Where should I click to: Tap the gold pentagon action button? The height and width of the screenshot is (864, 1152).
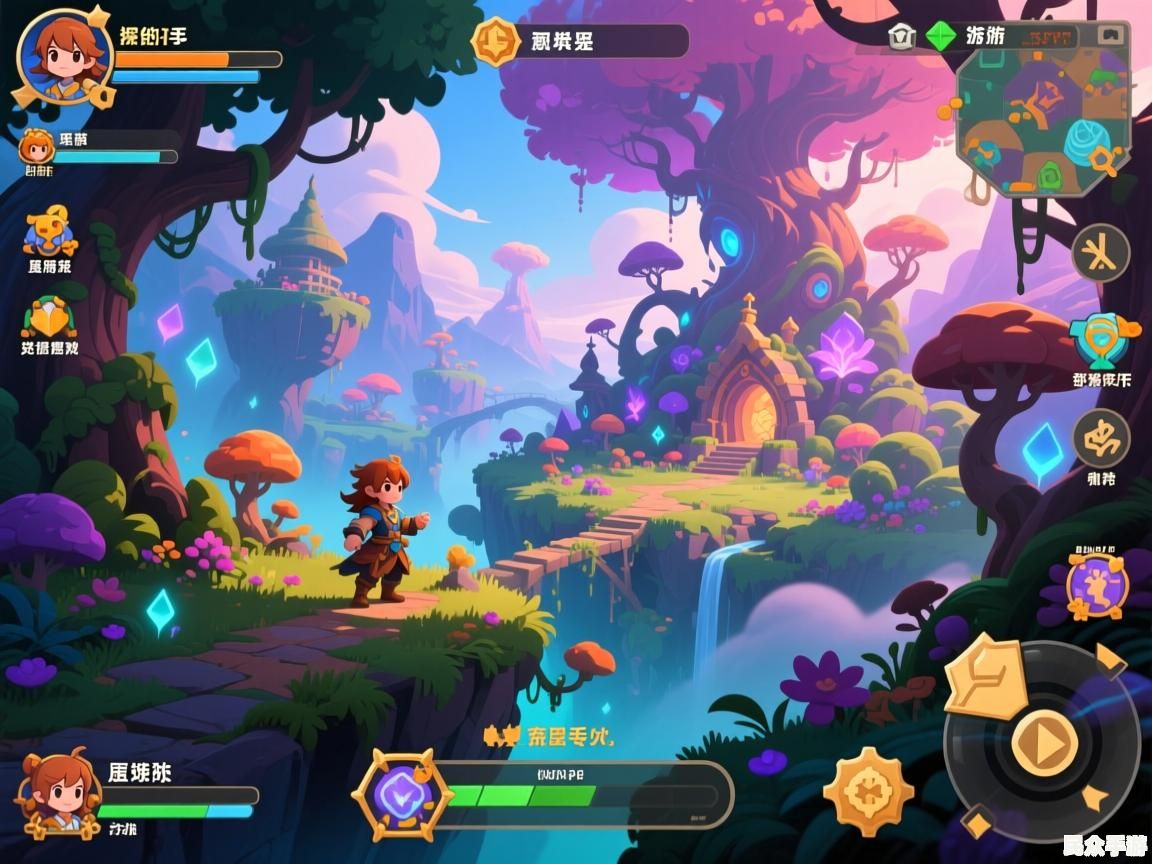(x=985, y=677)
